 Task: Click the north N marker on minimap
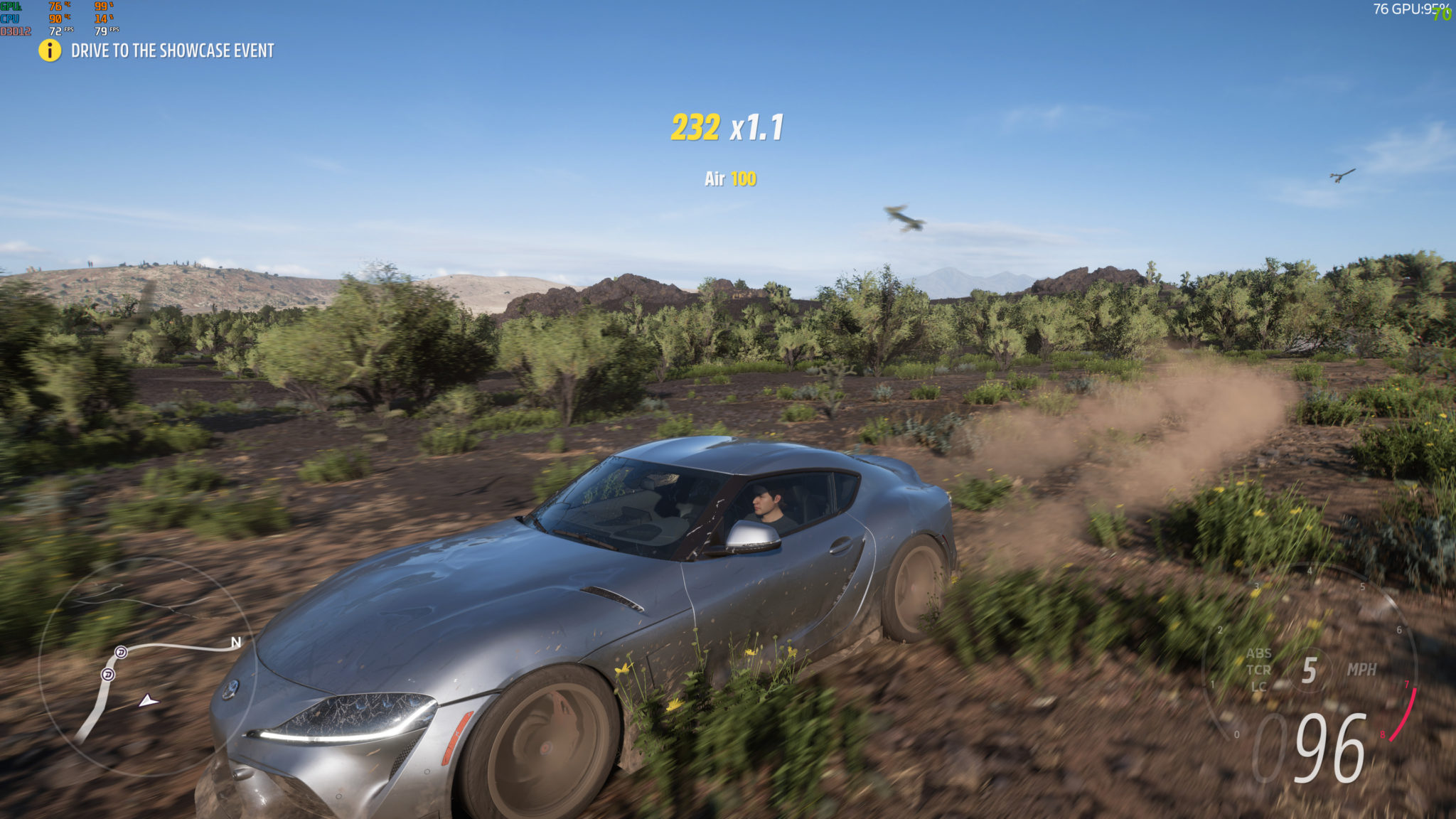coord(236,643)
